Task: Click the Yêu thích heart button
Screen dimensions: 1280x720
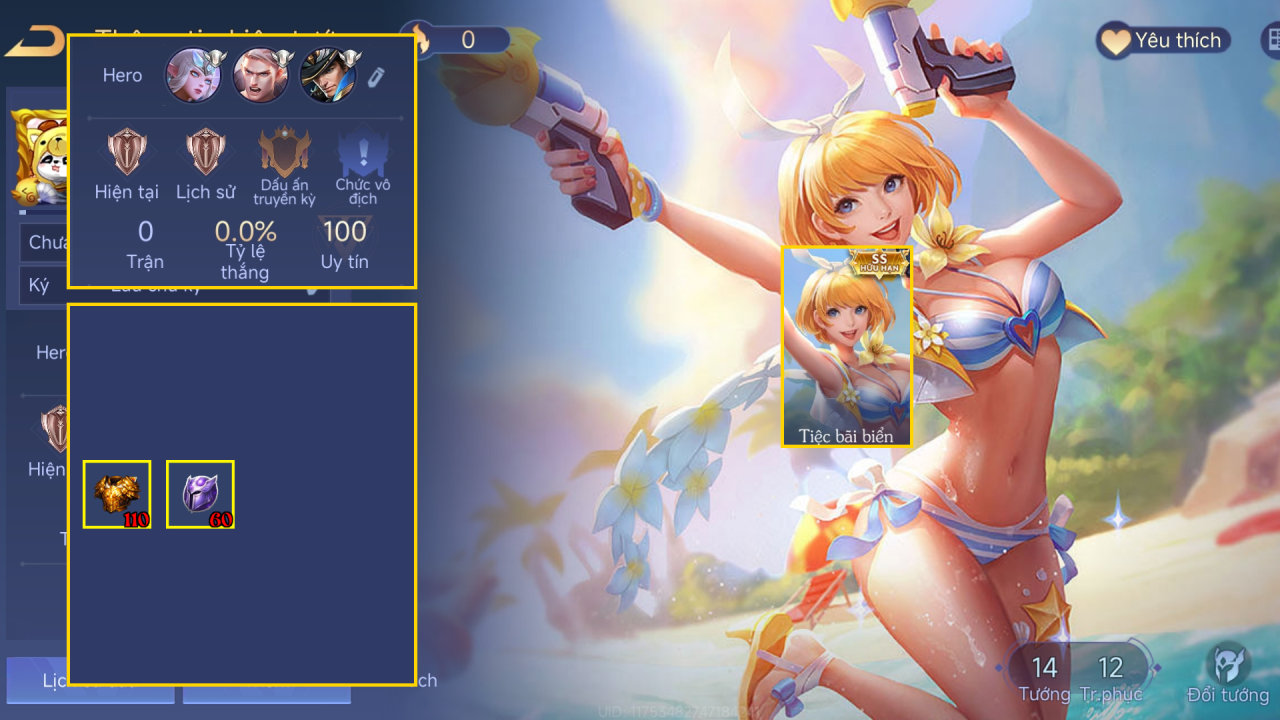Action: [1163, 41]
